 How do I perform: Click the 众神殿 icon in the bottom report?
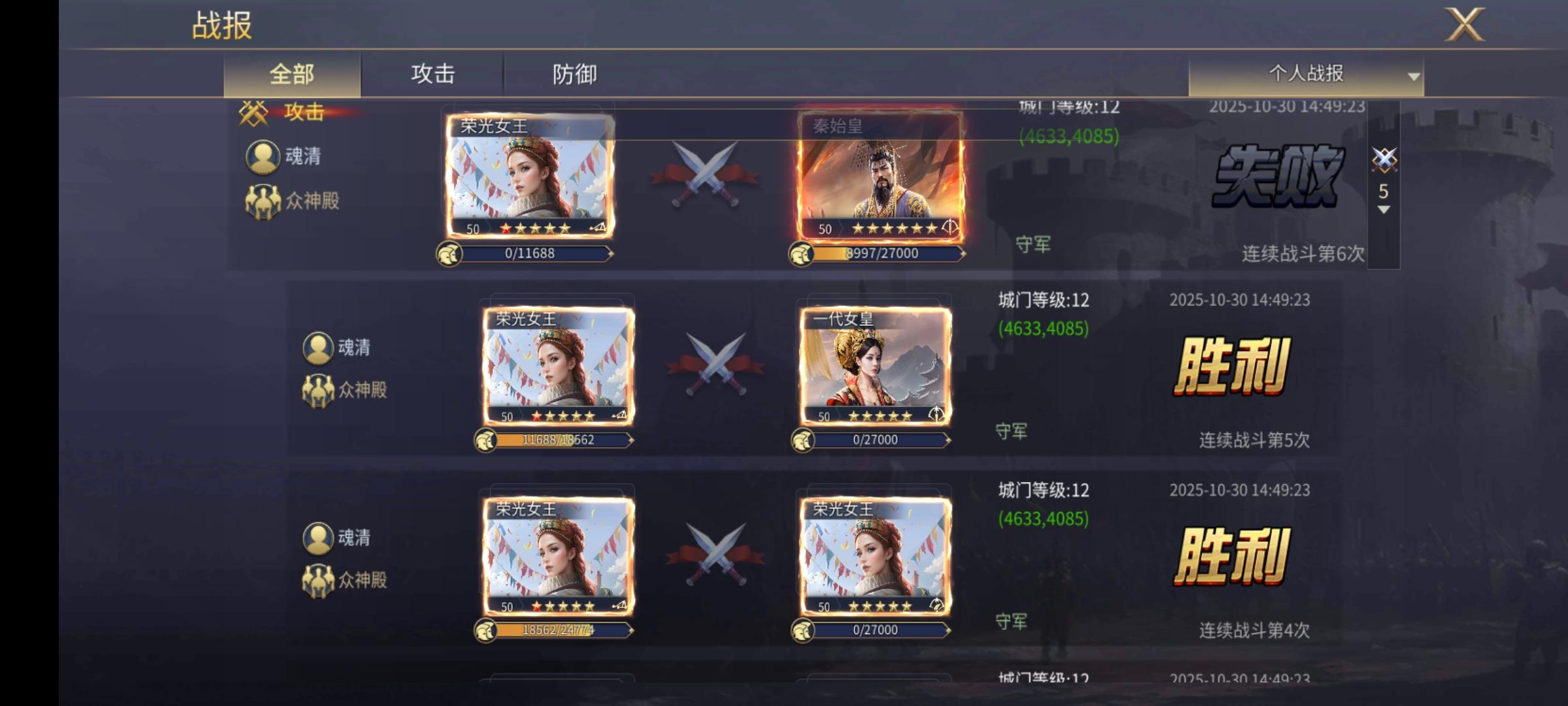(x=318, y=582)
